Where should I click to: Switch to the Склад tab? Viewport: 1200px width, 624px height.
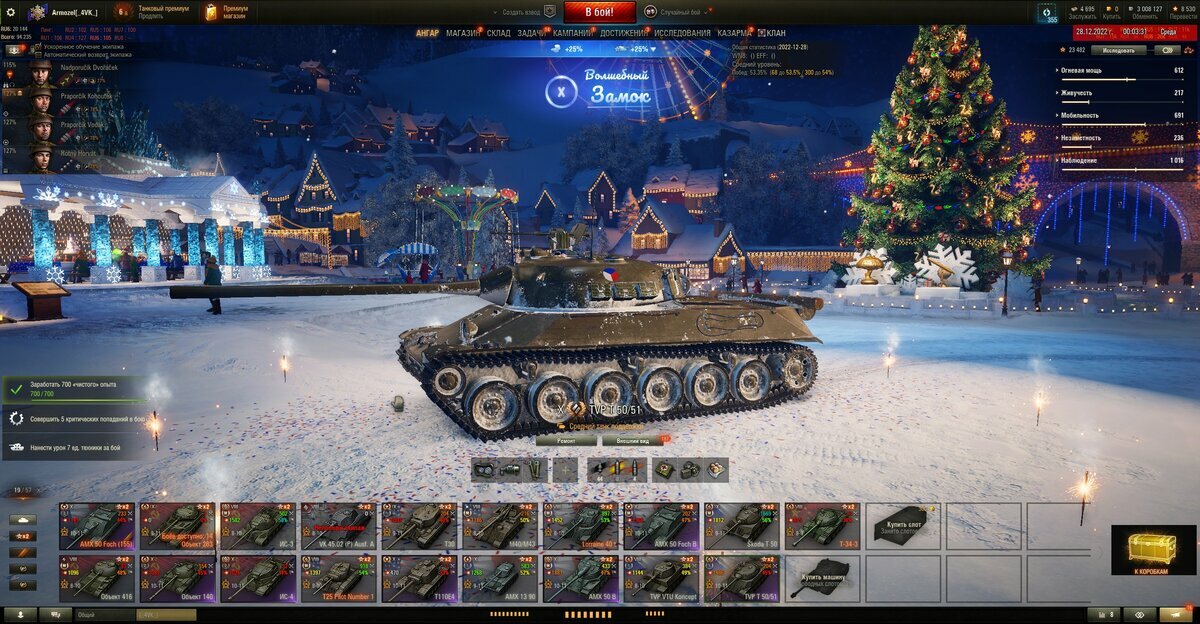coord(499,33)
